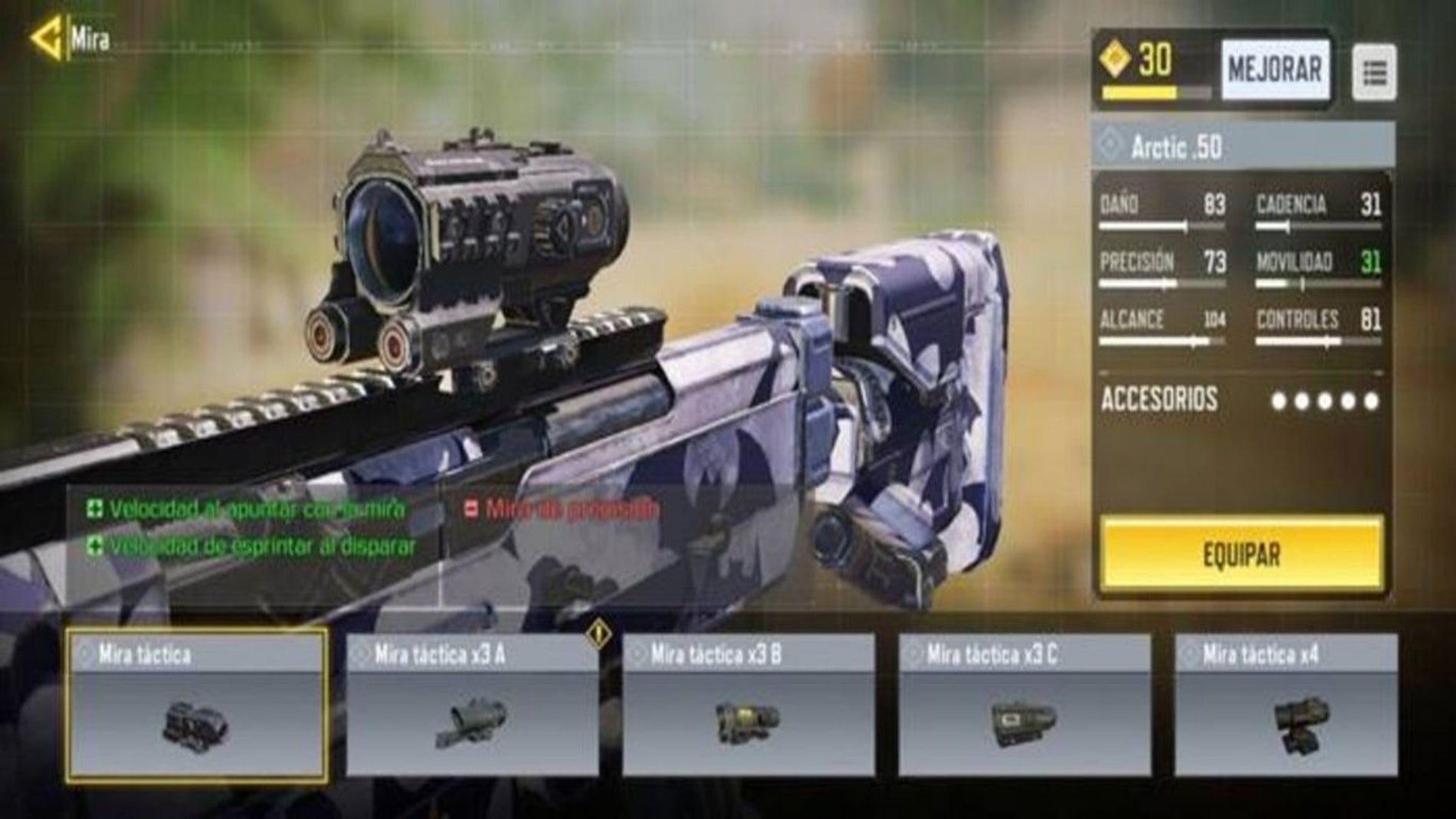Click the Arctic .50 weapon name bar
The height and width of the screenshot is (819, 1456).
pos(1241,146)
